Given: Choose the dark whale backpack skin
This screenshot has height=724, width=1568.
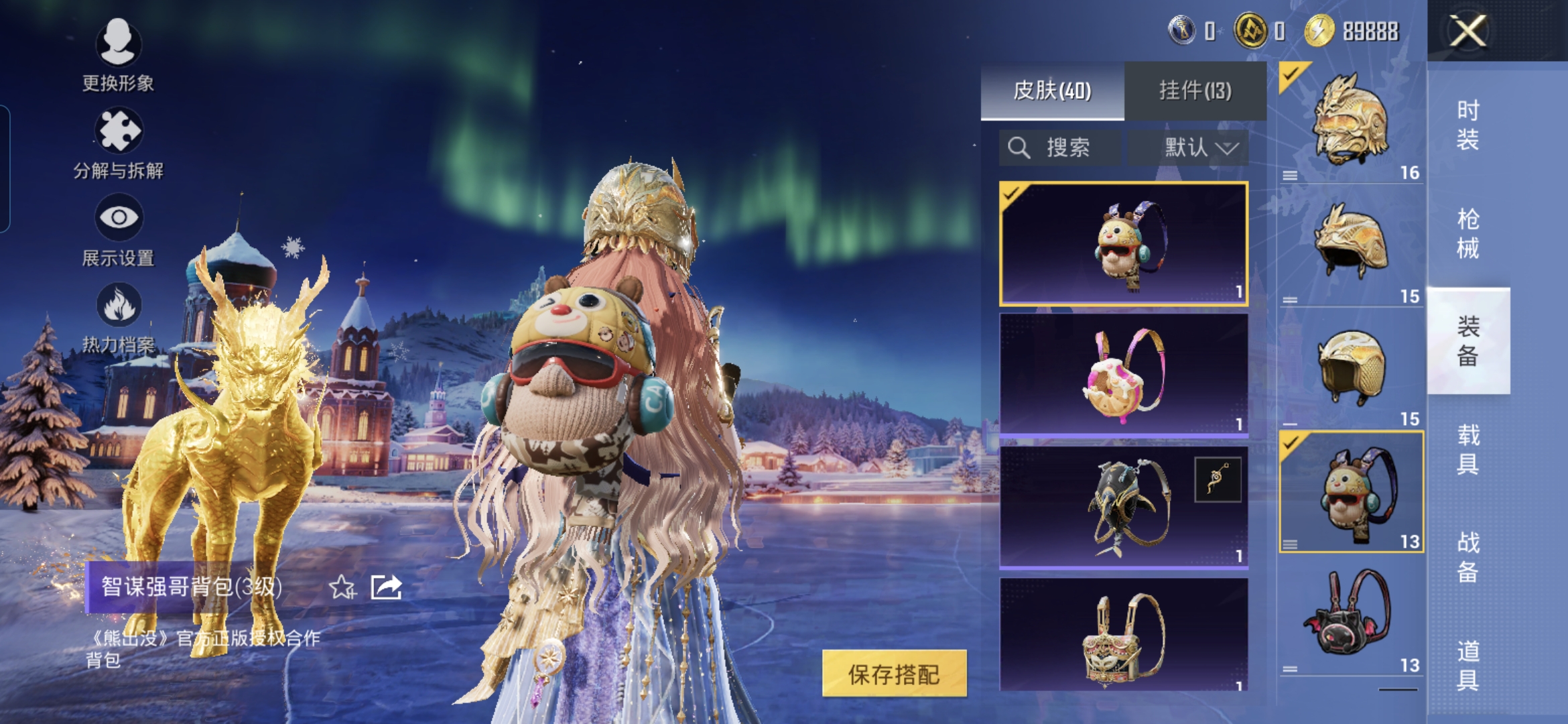Looking at the screenshot, I should point(1123,507).
